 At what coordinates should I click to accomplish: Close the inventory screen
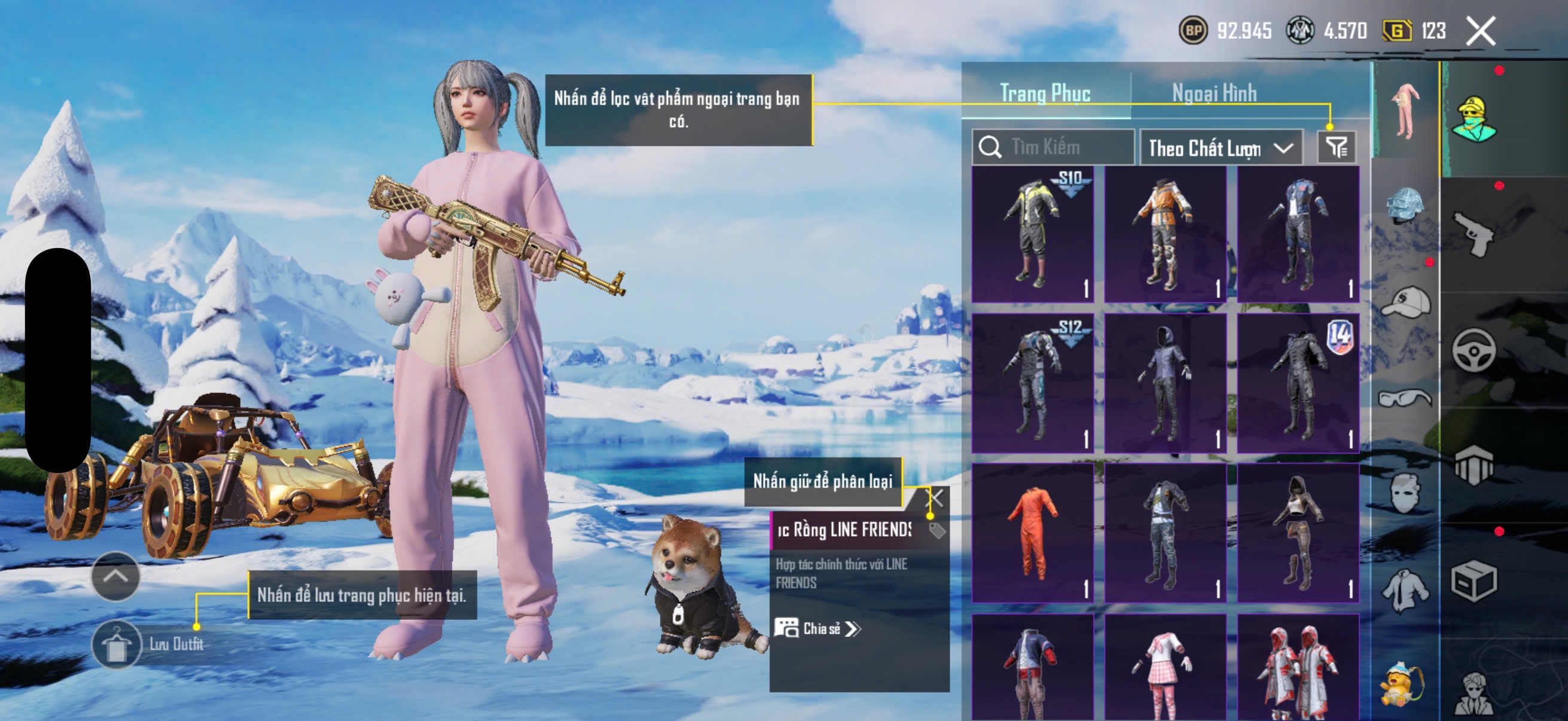tap(1481, 31)
